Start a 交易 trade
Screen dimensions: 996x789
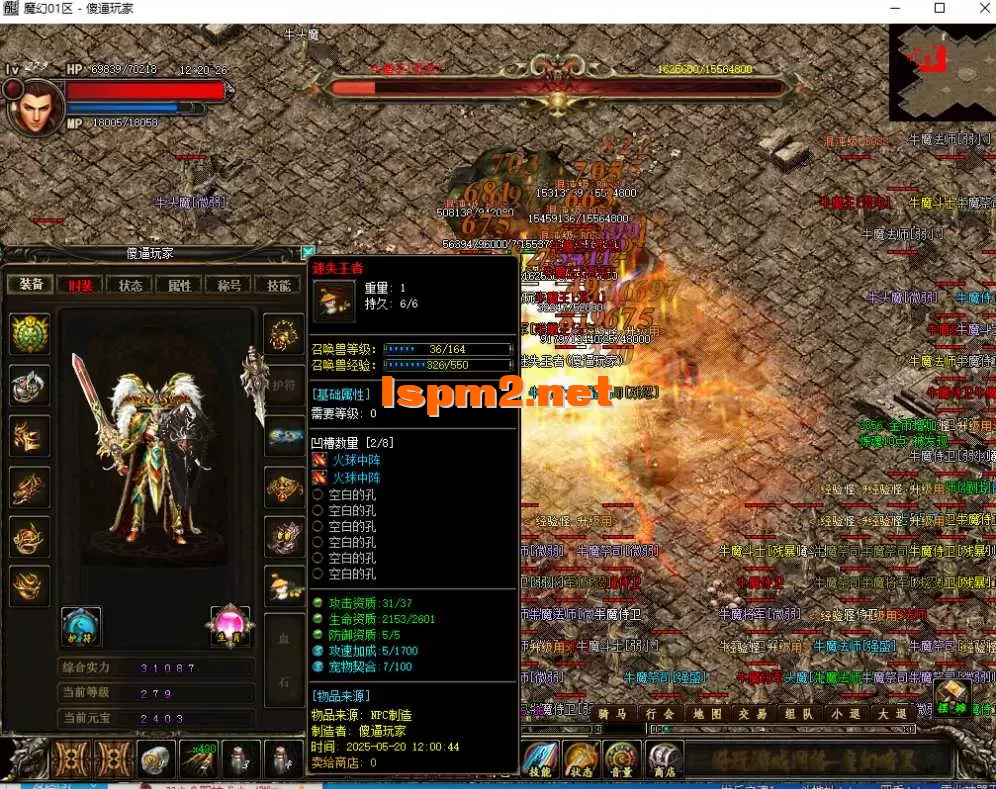pyautogui.click(x=753, y=714)
